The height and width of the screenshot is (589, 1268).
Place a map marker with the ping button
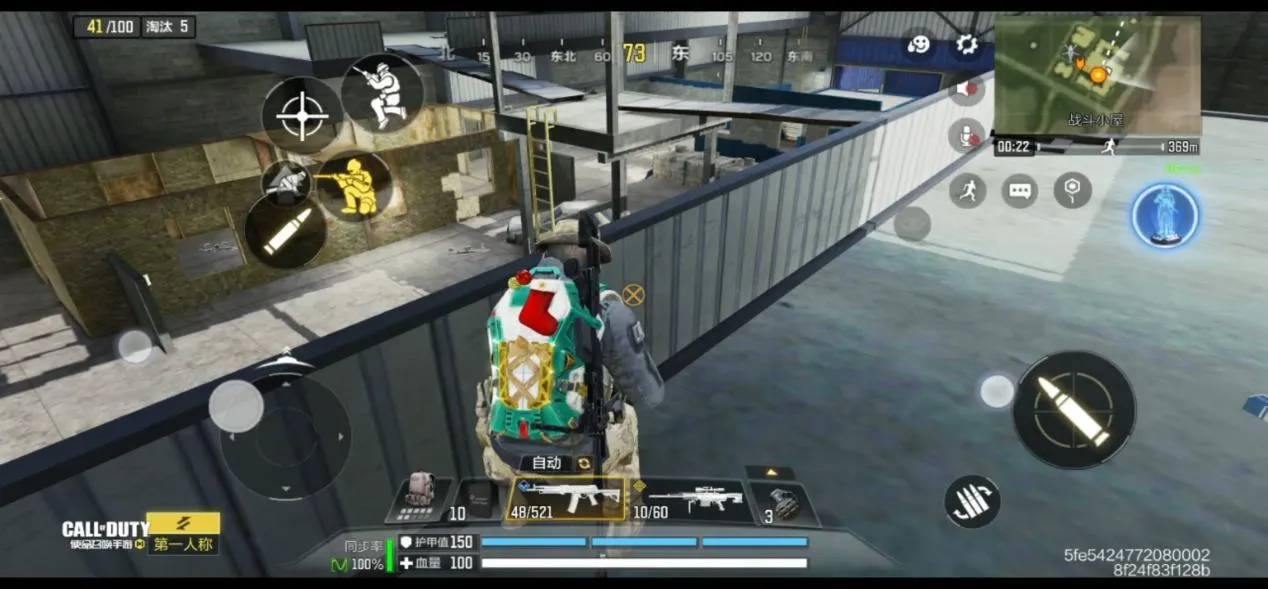click(x=1072, y=190)
